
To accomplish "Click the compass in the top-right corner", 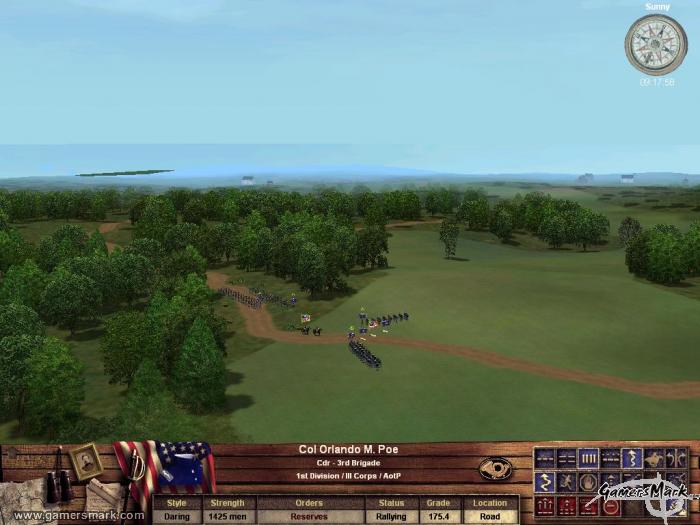I will [655, 44].
